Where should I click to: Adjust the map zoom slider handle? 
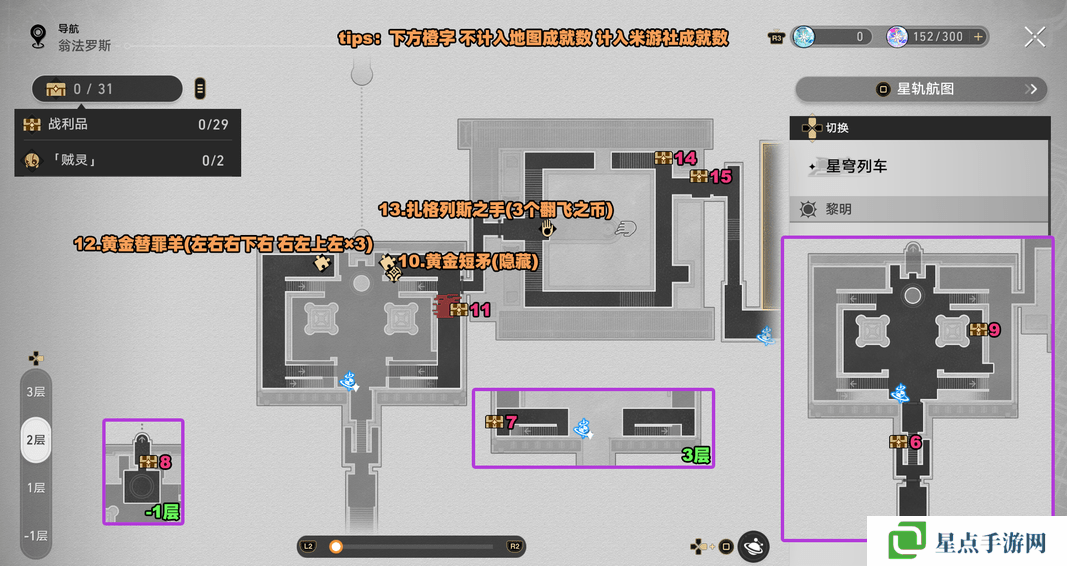(336, 546)
